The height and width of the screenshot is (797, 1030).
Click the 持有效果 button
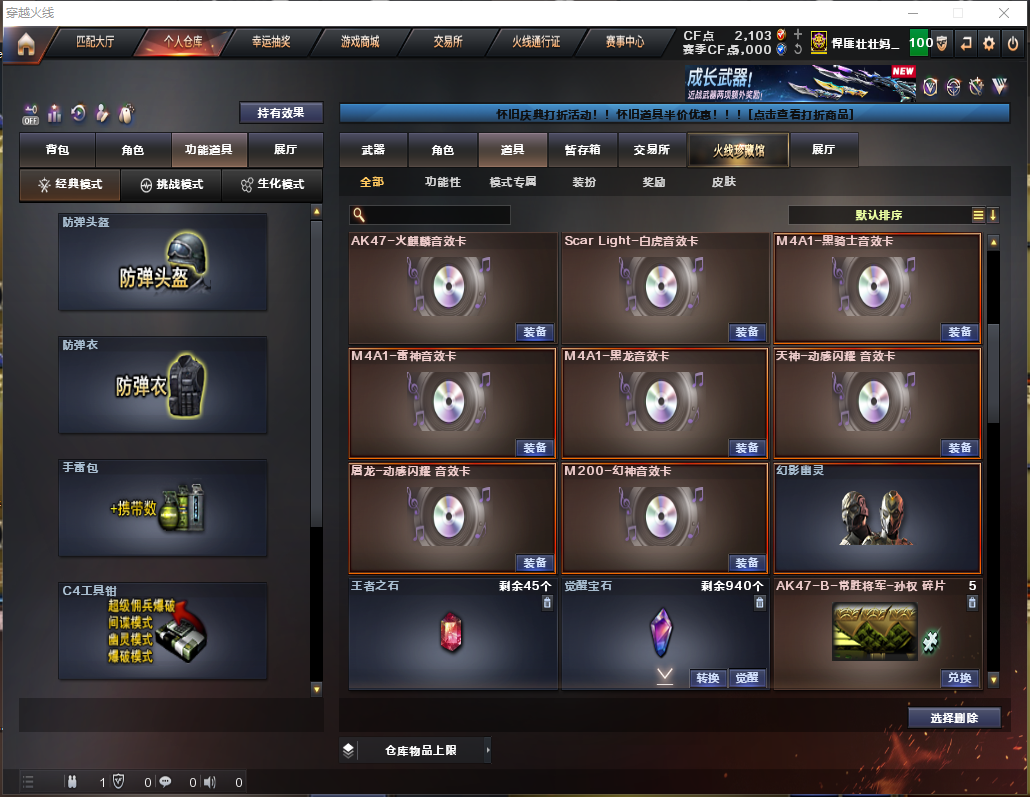click(281, 113)
